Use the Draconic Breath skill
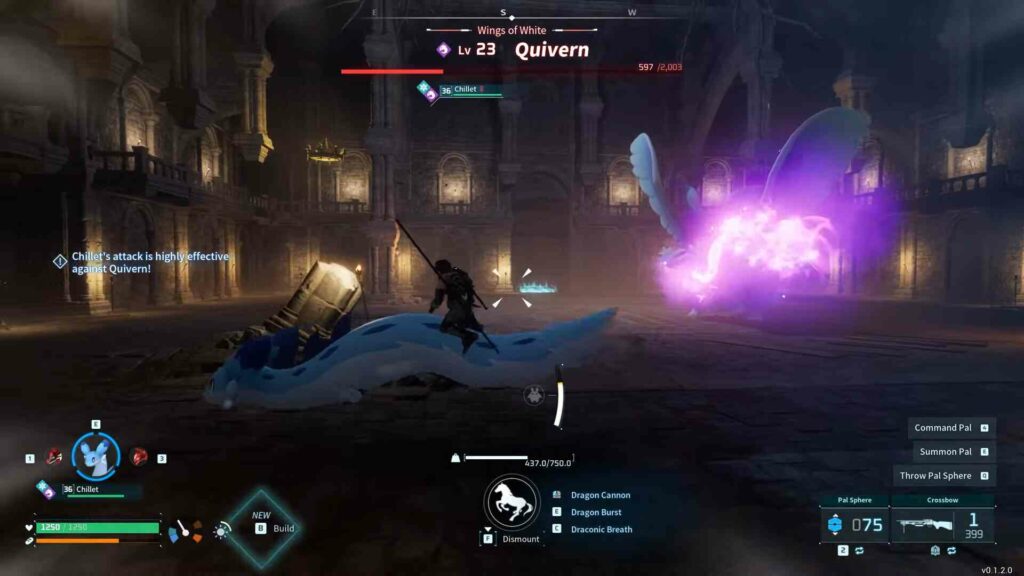Viewport: 1024px width, 576px height. (x=601, y=530)
